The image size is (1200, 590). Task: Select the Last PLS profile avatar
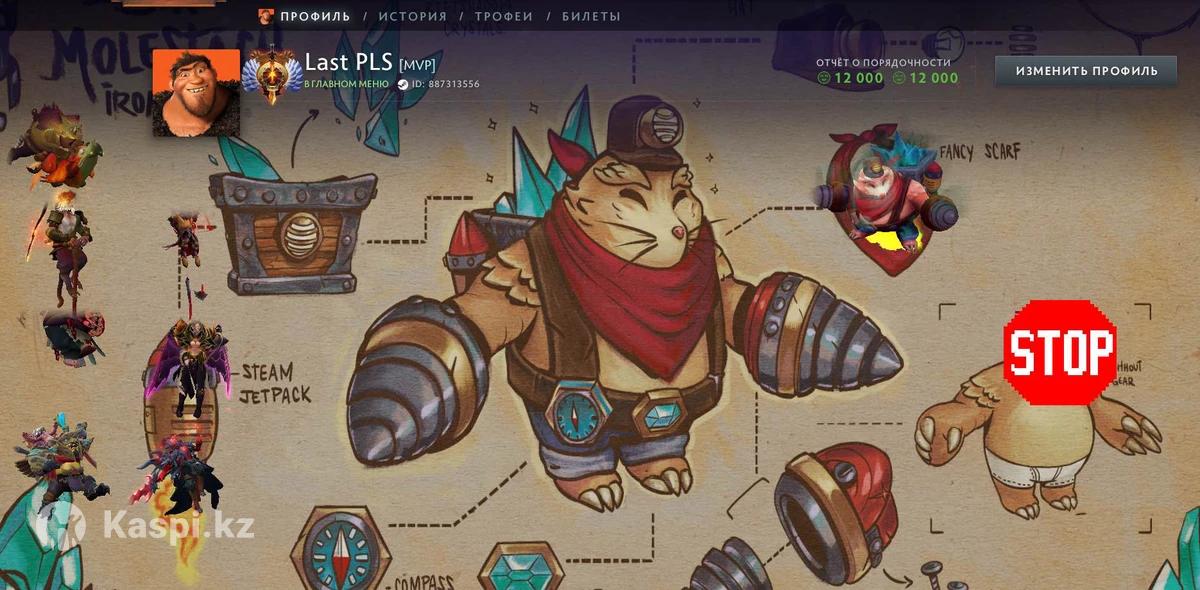point(196,92)
